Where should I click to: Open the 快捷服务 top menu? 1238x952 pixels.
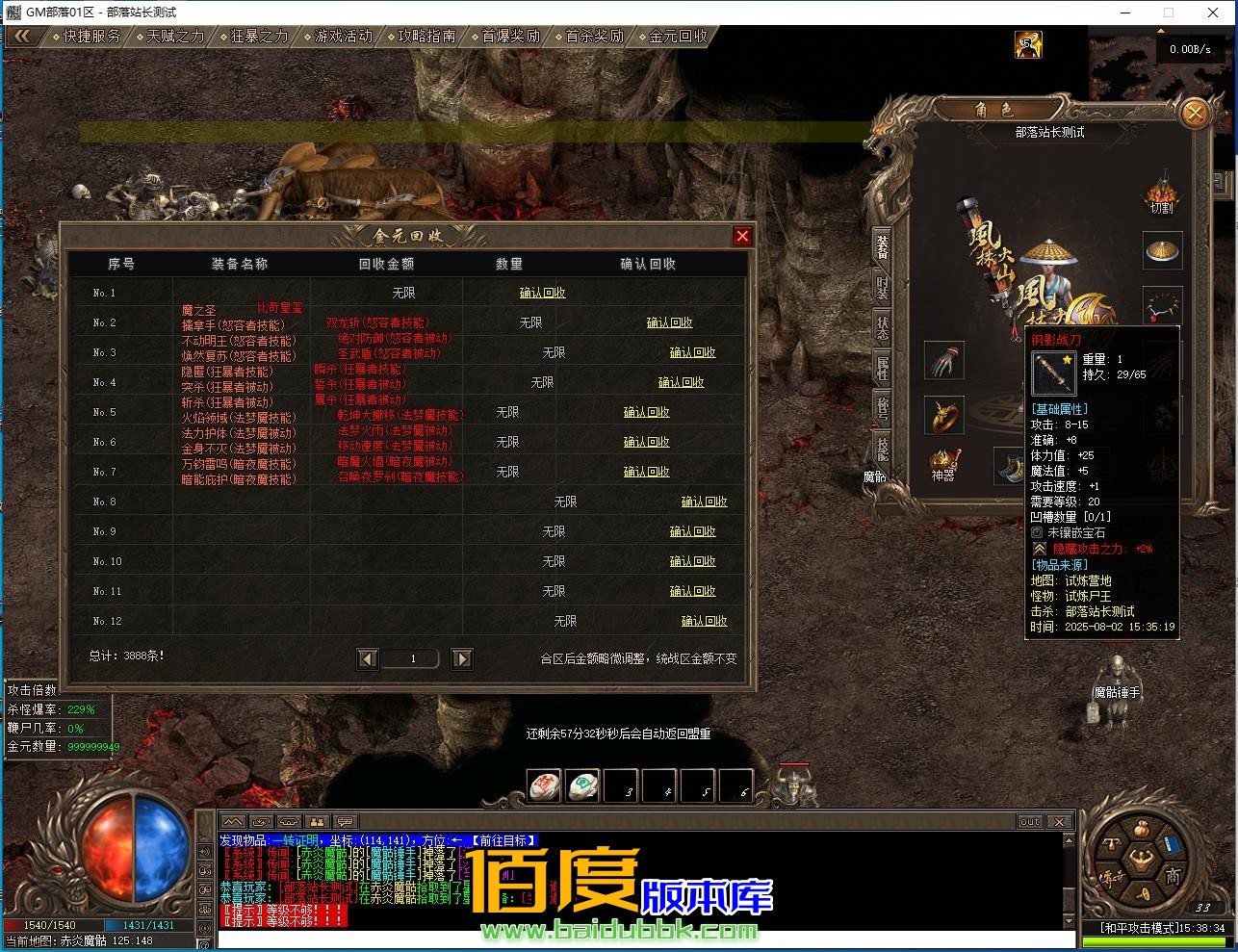coord(92,36)
